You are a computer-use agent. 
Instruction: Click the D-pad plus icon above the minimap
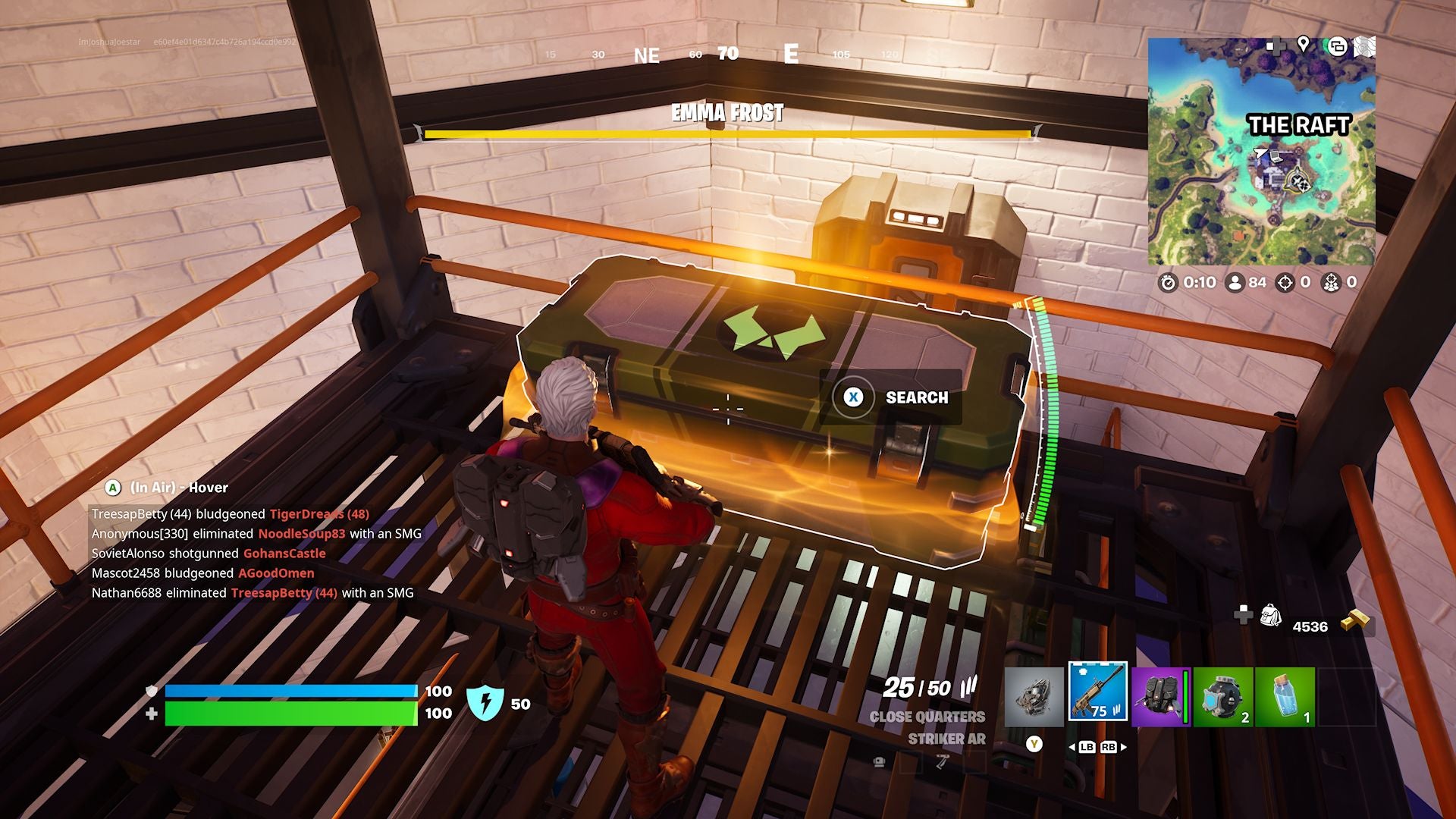click(1278, 45)
